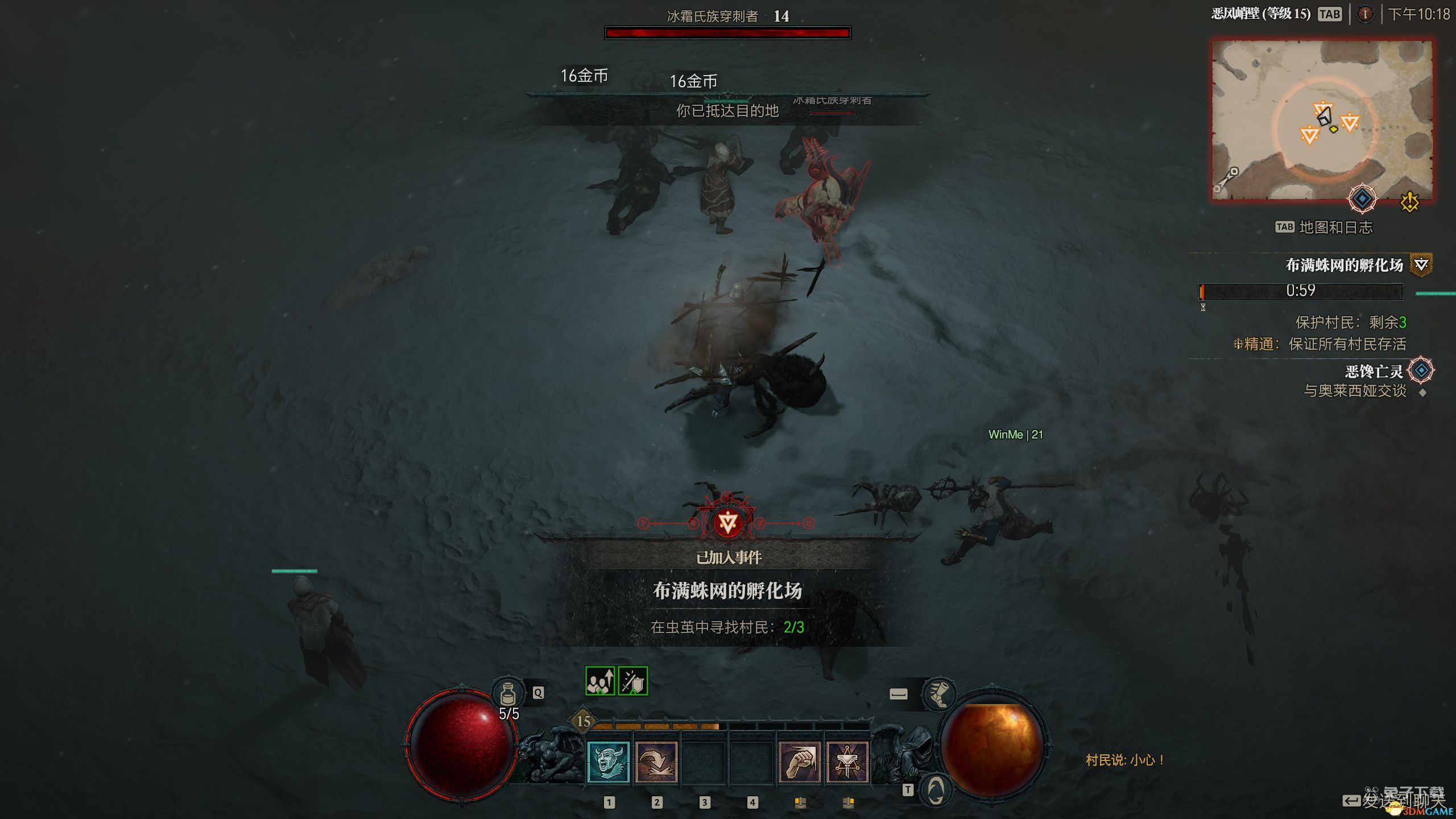
Task: Inspect the sword and shield buff icon
Action: click(633, 681)
